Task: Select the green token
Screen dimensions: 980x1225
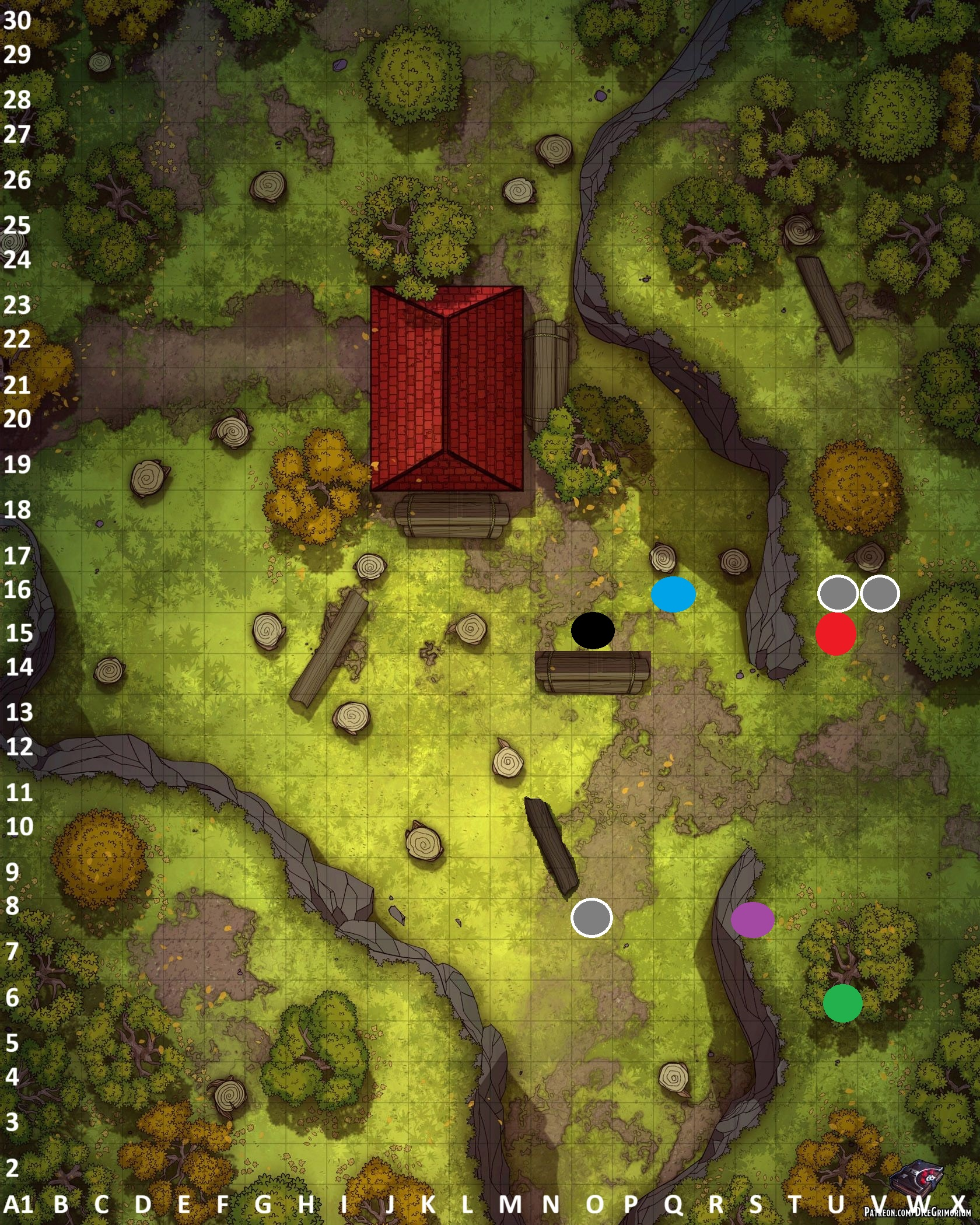Action: pos(842,1003)
